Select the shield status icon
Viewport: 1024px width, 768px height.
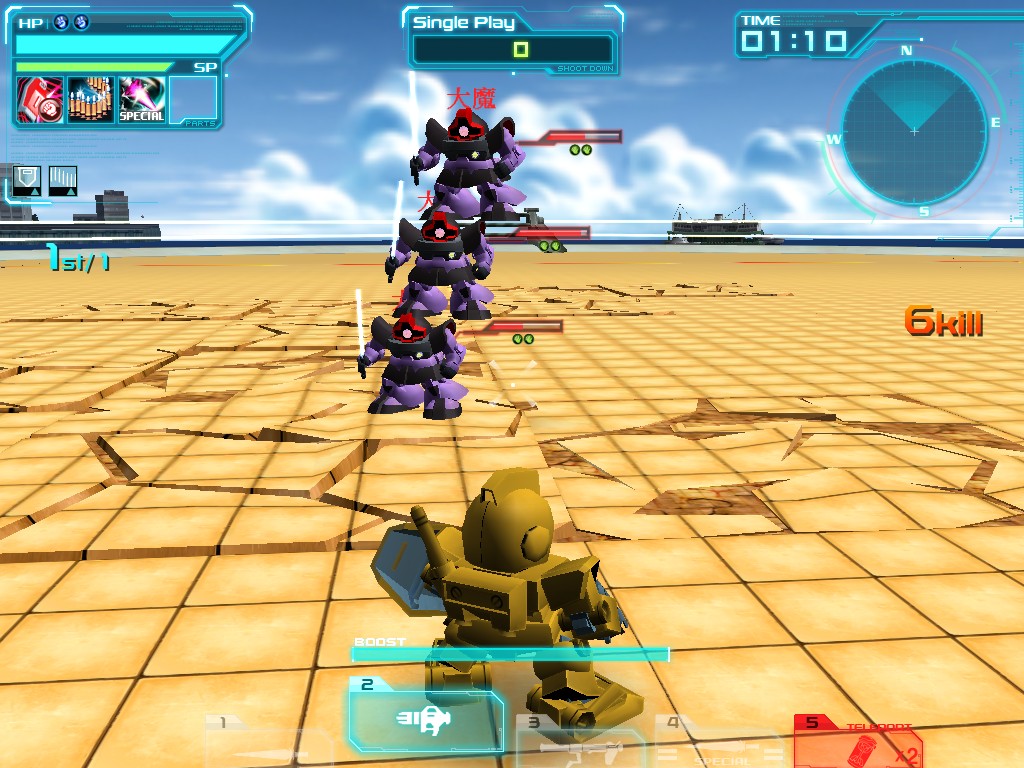[x=27, y=181]
